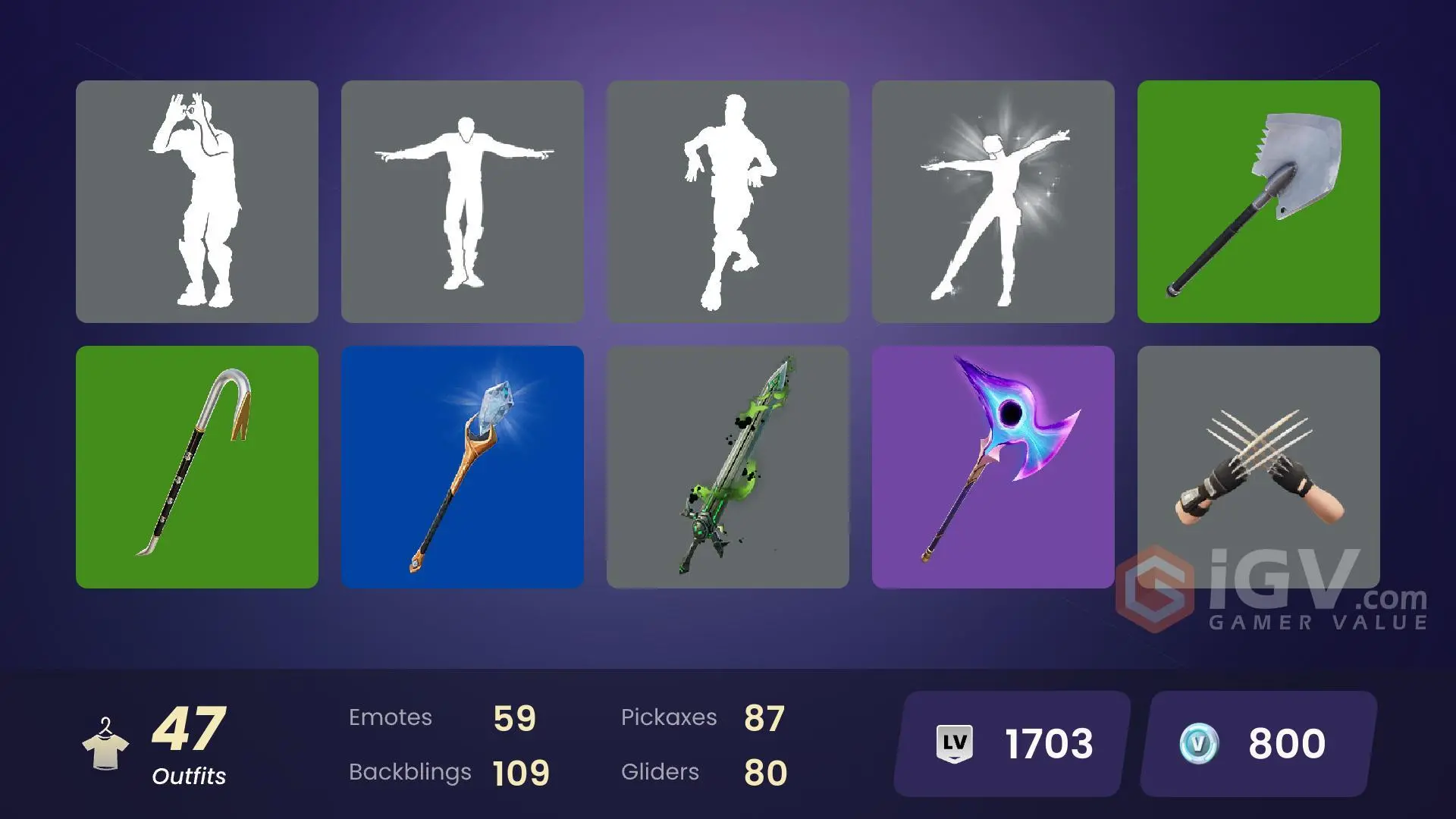Select the Take The L emote tile
The image size is (1456, 819).
[196, 201]
